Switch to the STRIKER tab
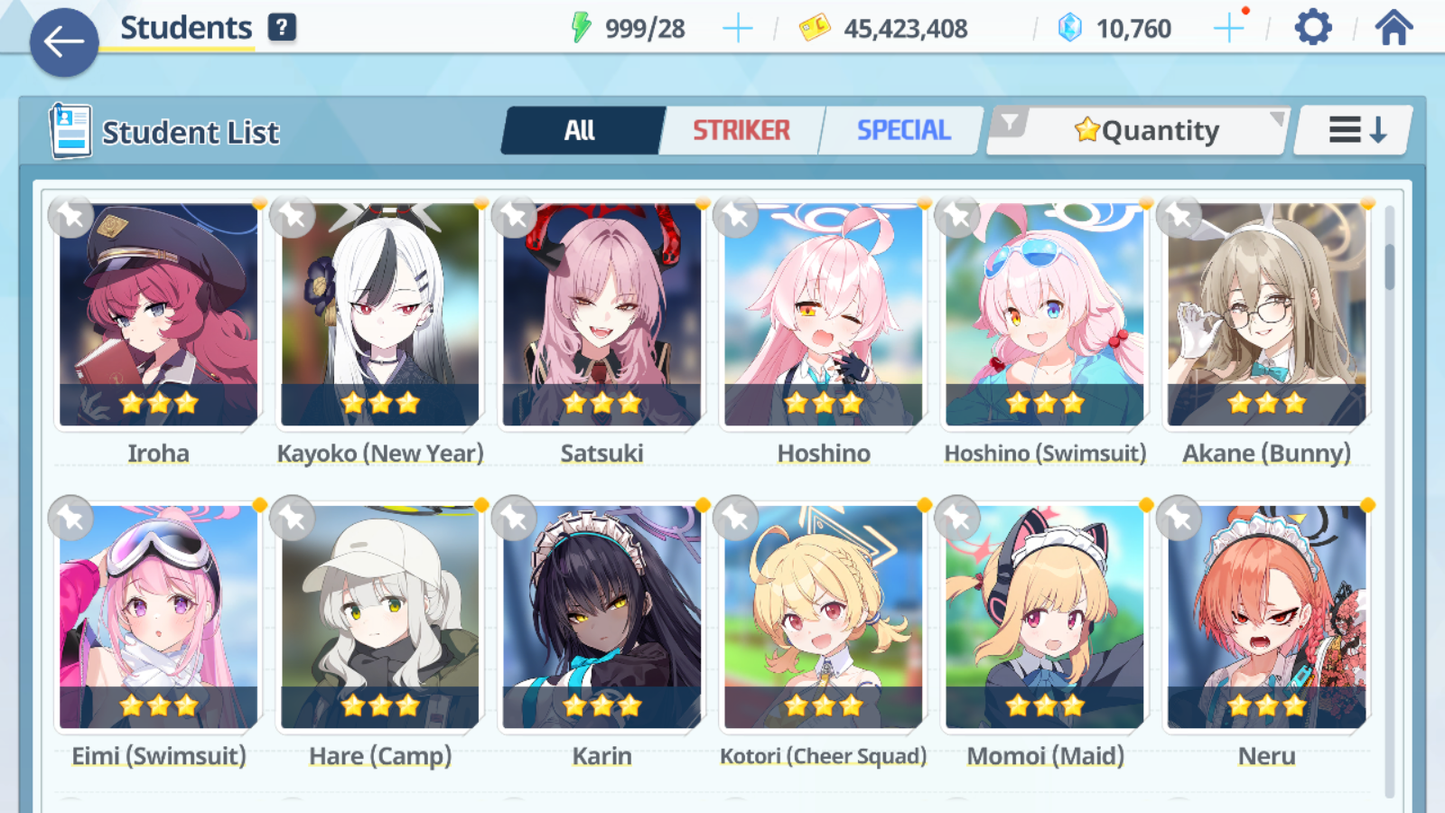This screenshot has width=1445, height=813. click(740, 130)
